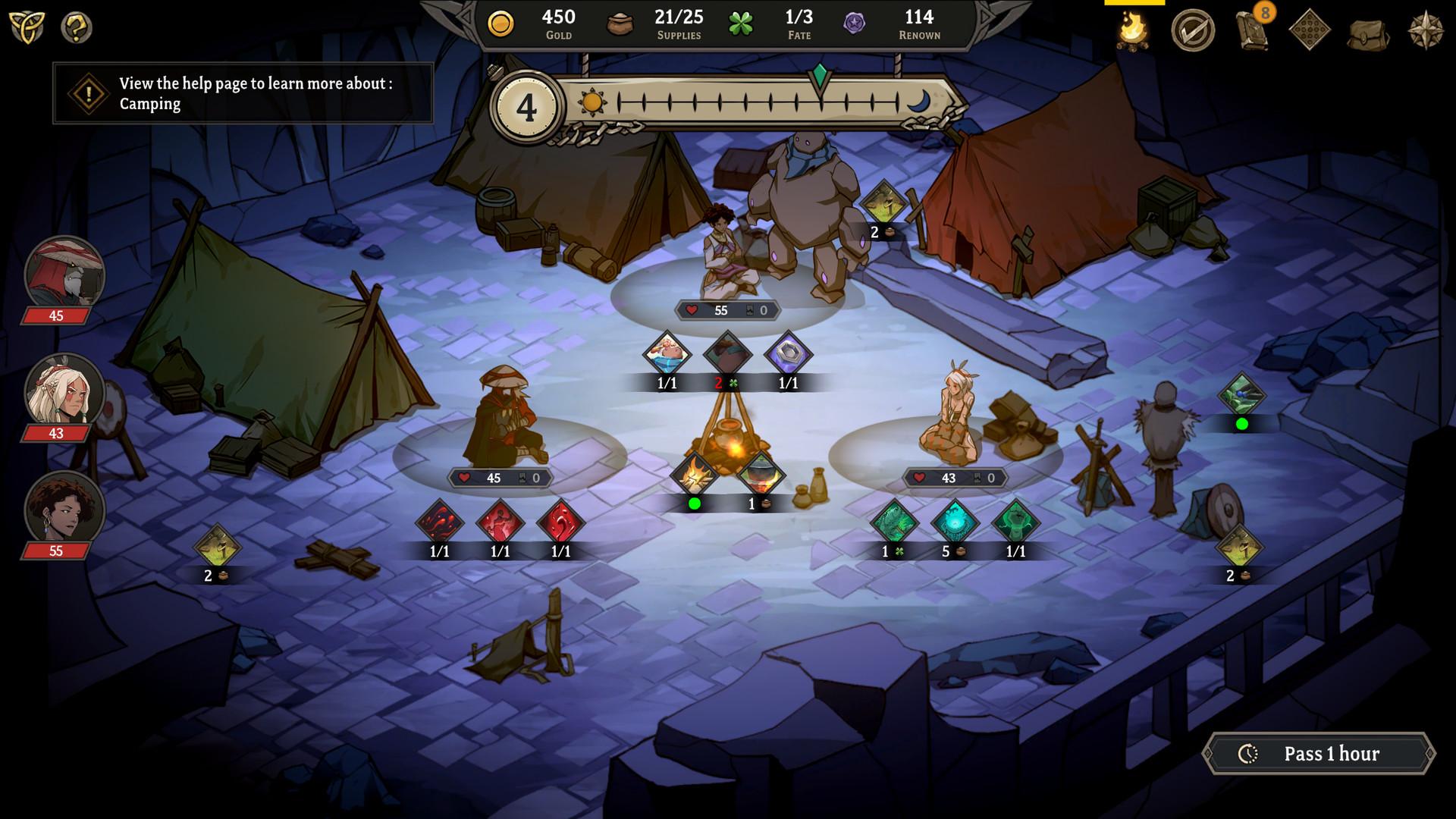The width and height of the screenshot is (1456, 819).
Task: Switch to the yellow-highlighted camp tab top right
Action: [x=1135, y=6]
